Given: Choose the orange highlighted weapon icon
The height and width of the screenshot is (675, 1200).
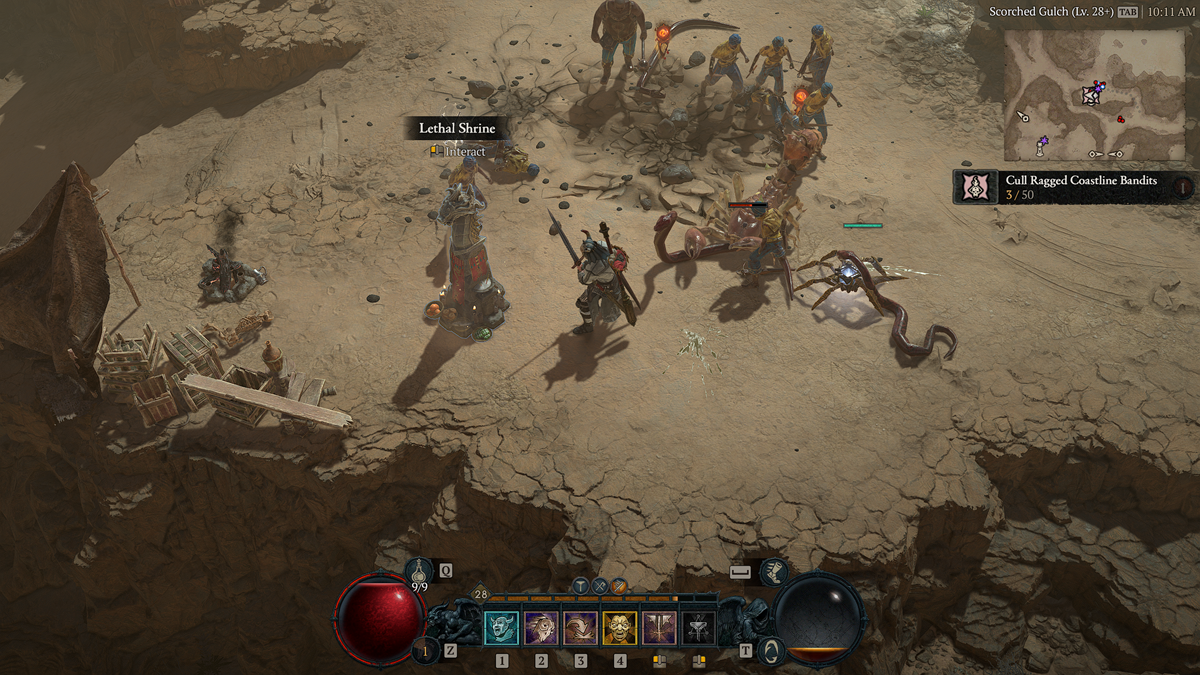Looking at the screenshot, I should coord(619,586).
